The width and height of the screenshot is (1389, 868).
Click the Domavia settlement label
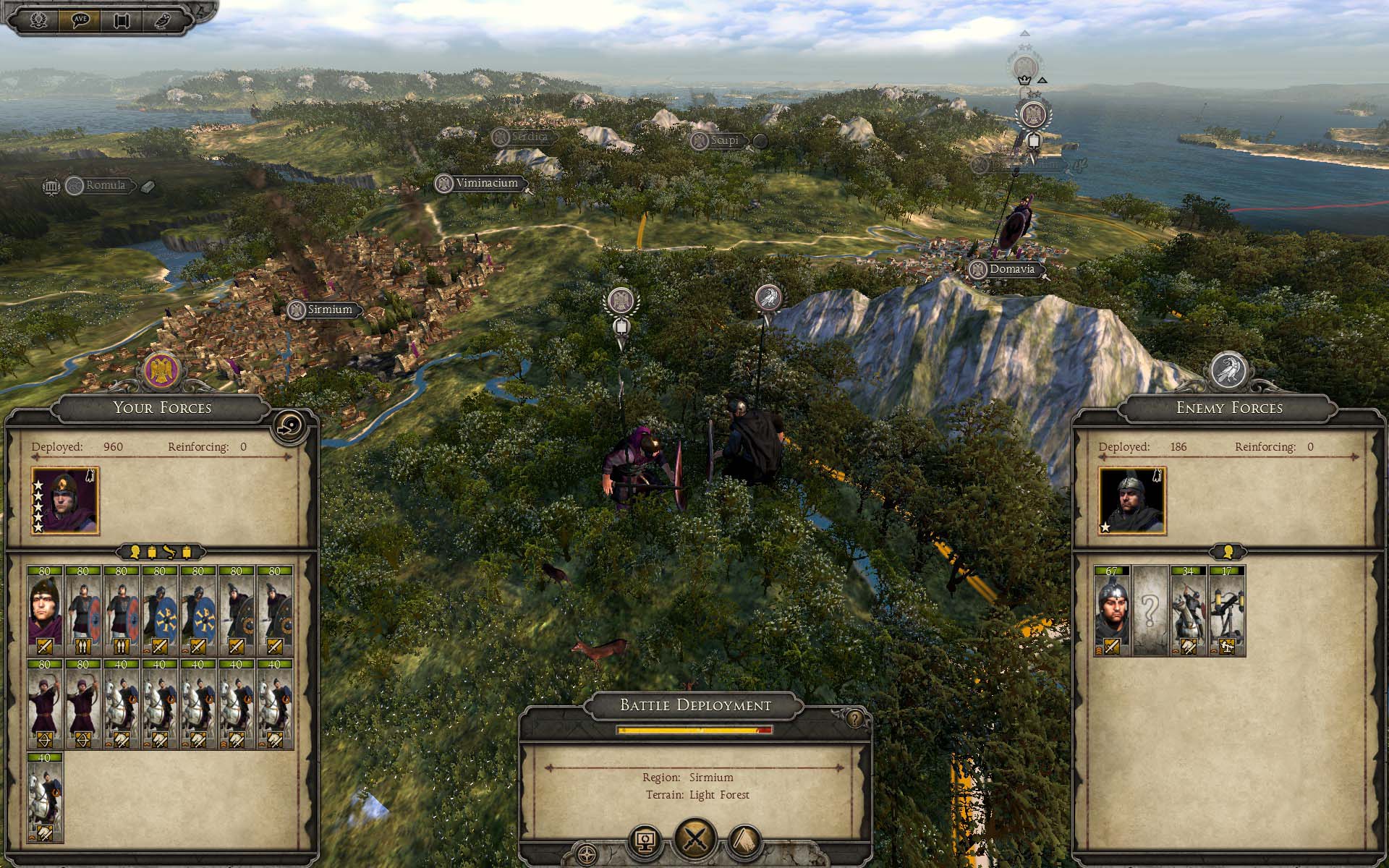point(1011,269)
